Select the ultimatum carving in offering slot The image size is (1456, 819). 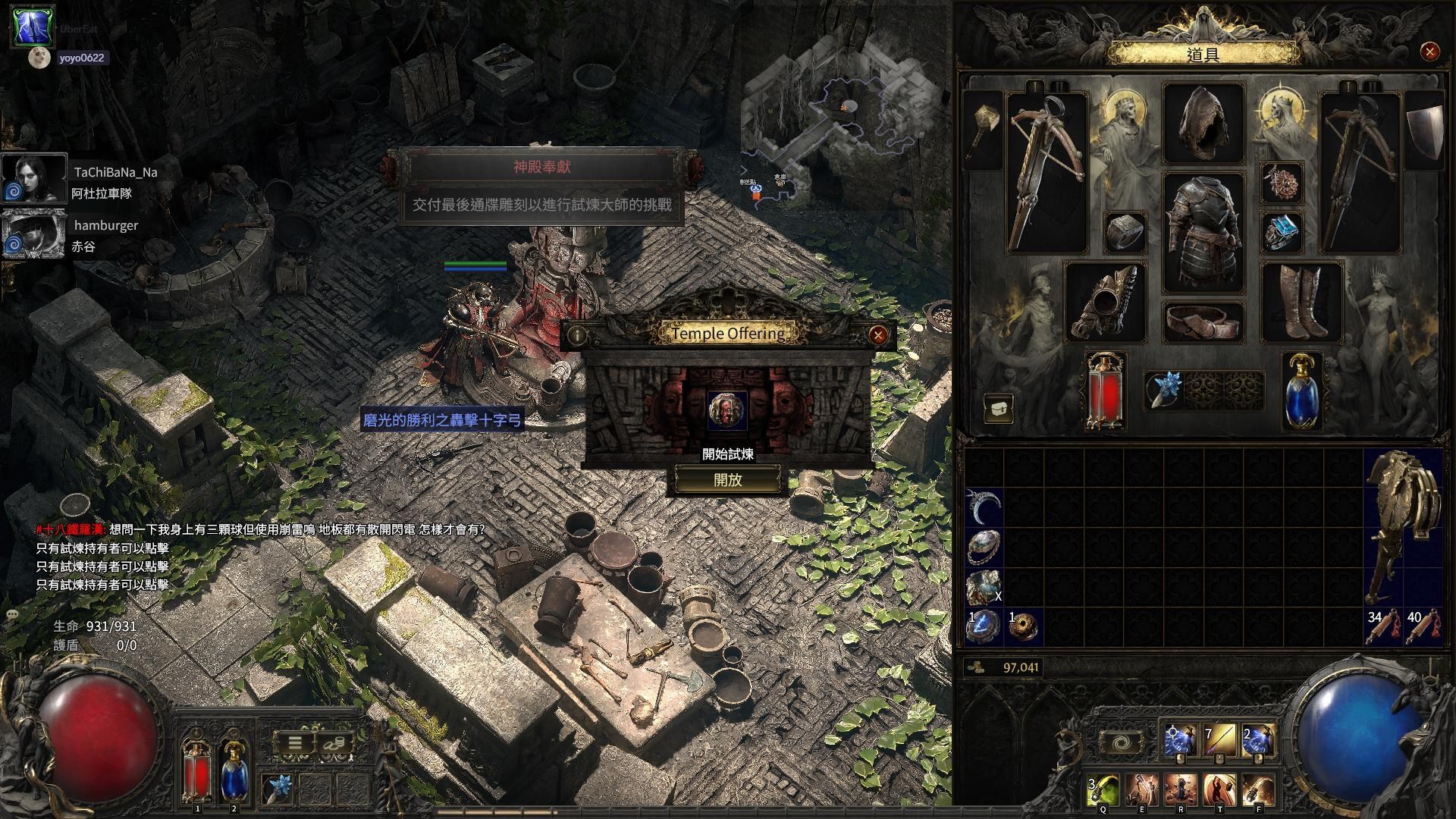coord(726,410)
